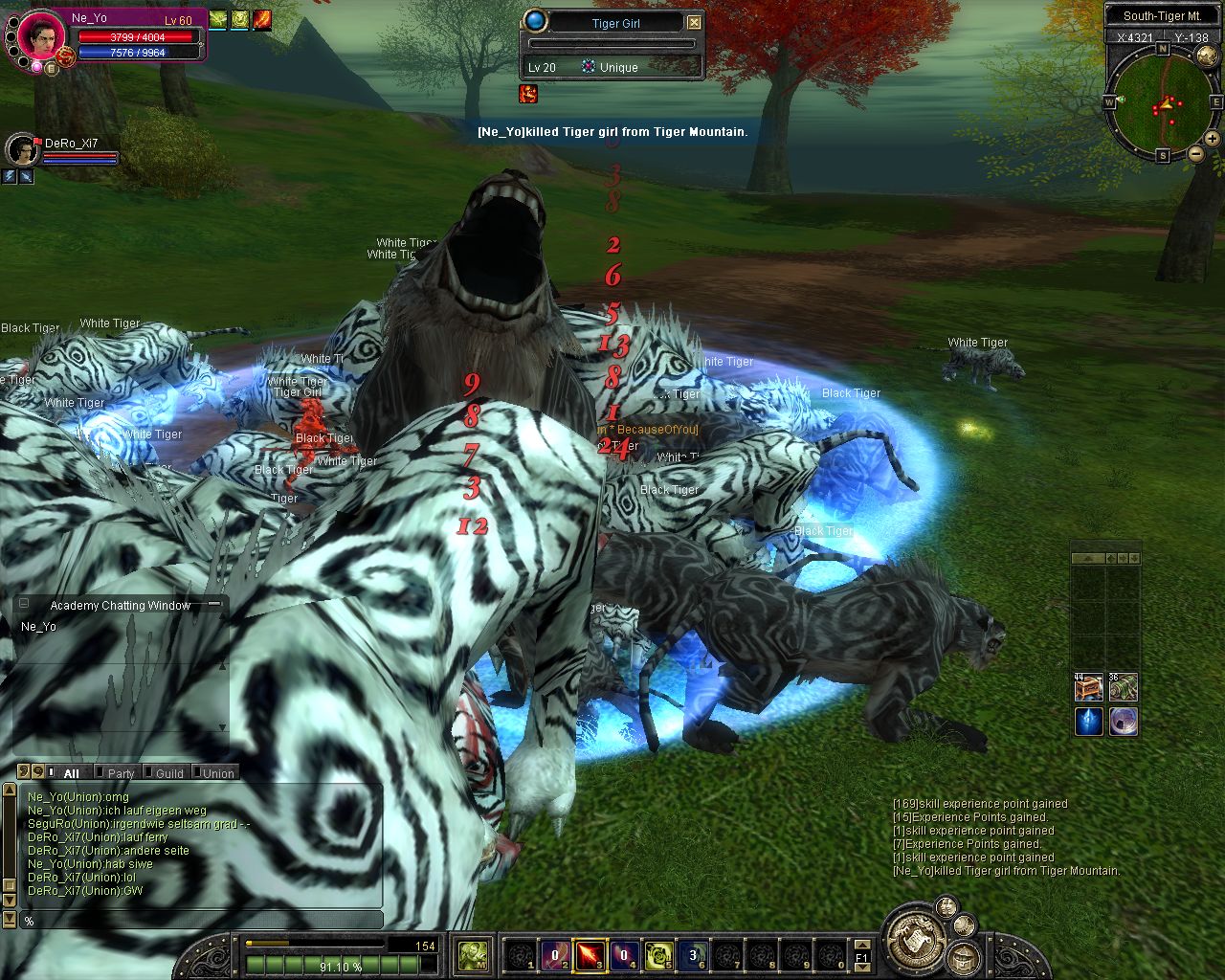
Task: Collapse the Academy Chatting Window
Action: coord(25,604)
